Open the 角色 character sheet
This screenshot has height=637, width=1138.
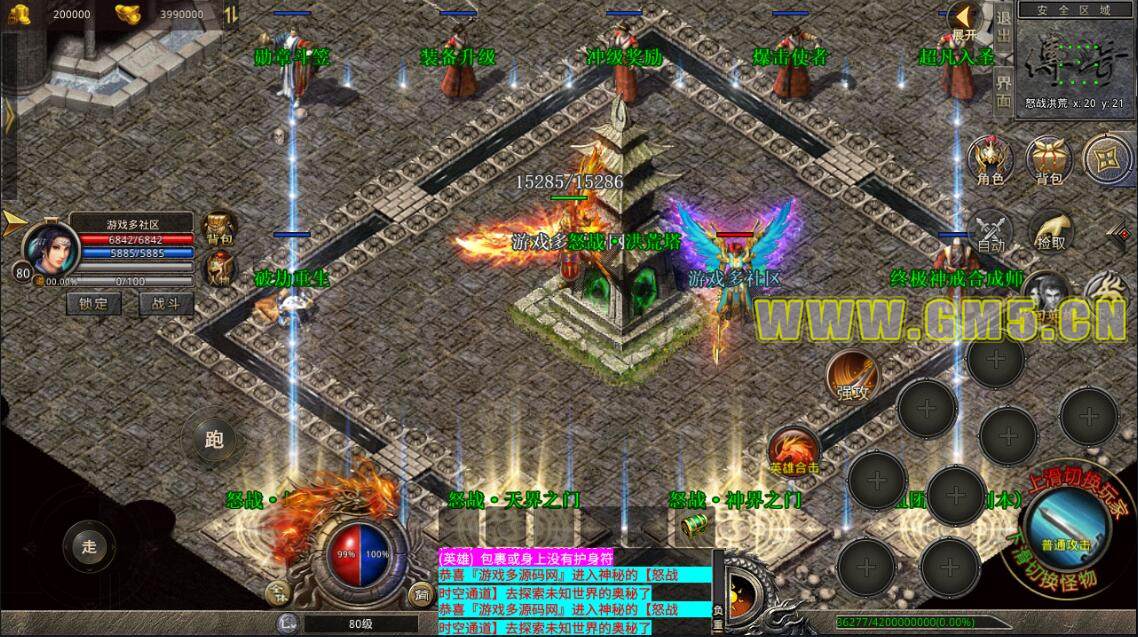pos(990,160)
